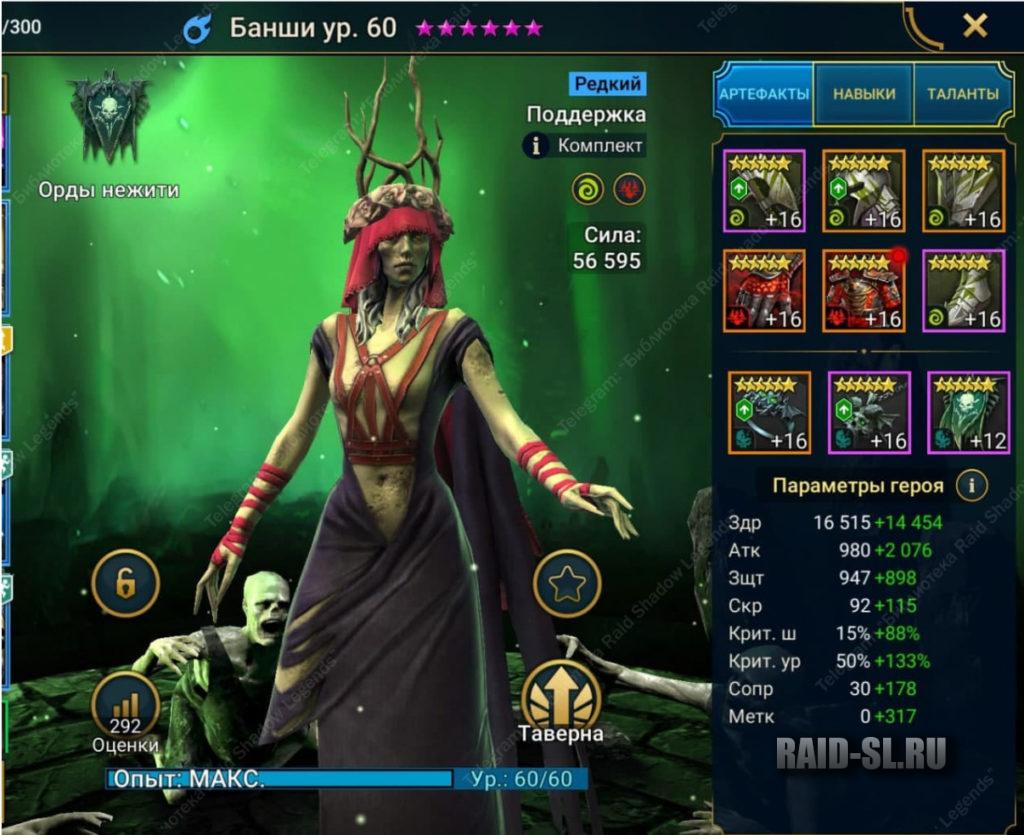Open the purple-bordered boots artifact slot
Image resolution: width=1024 pixels, height=835 pixels.
(963, 290)
